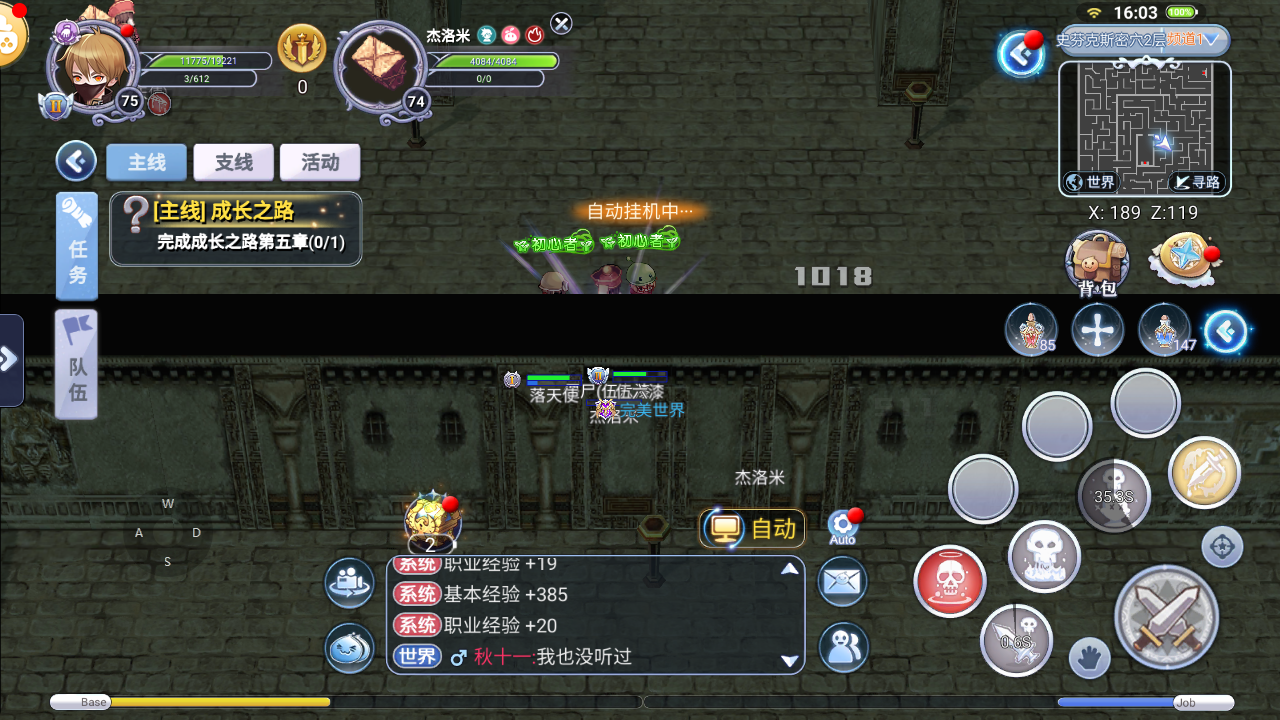Tap the crossed swords attack button
1280x720 pixels.
point(1166,618)
